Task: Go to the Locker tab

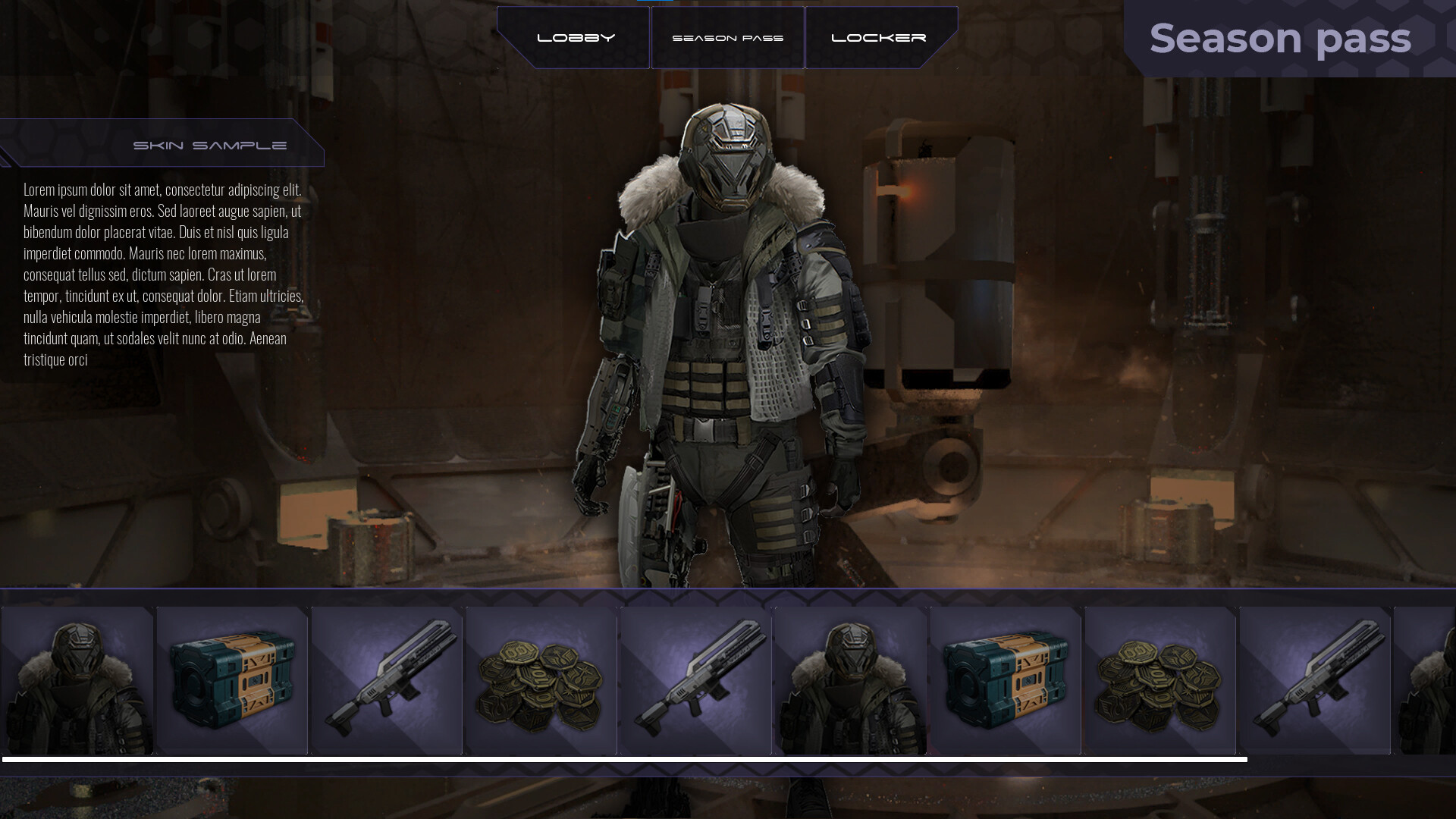Action: coord(879,38)
